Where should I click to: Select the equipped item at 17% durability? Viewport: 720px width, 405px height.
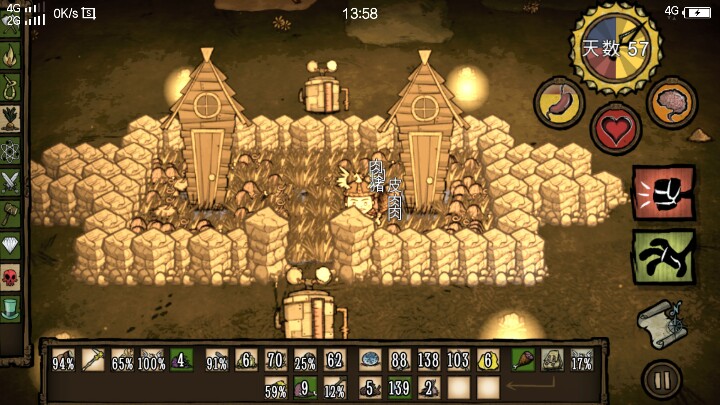[x=580, y=361]
